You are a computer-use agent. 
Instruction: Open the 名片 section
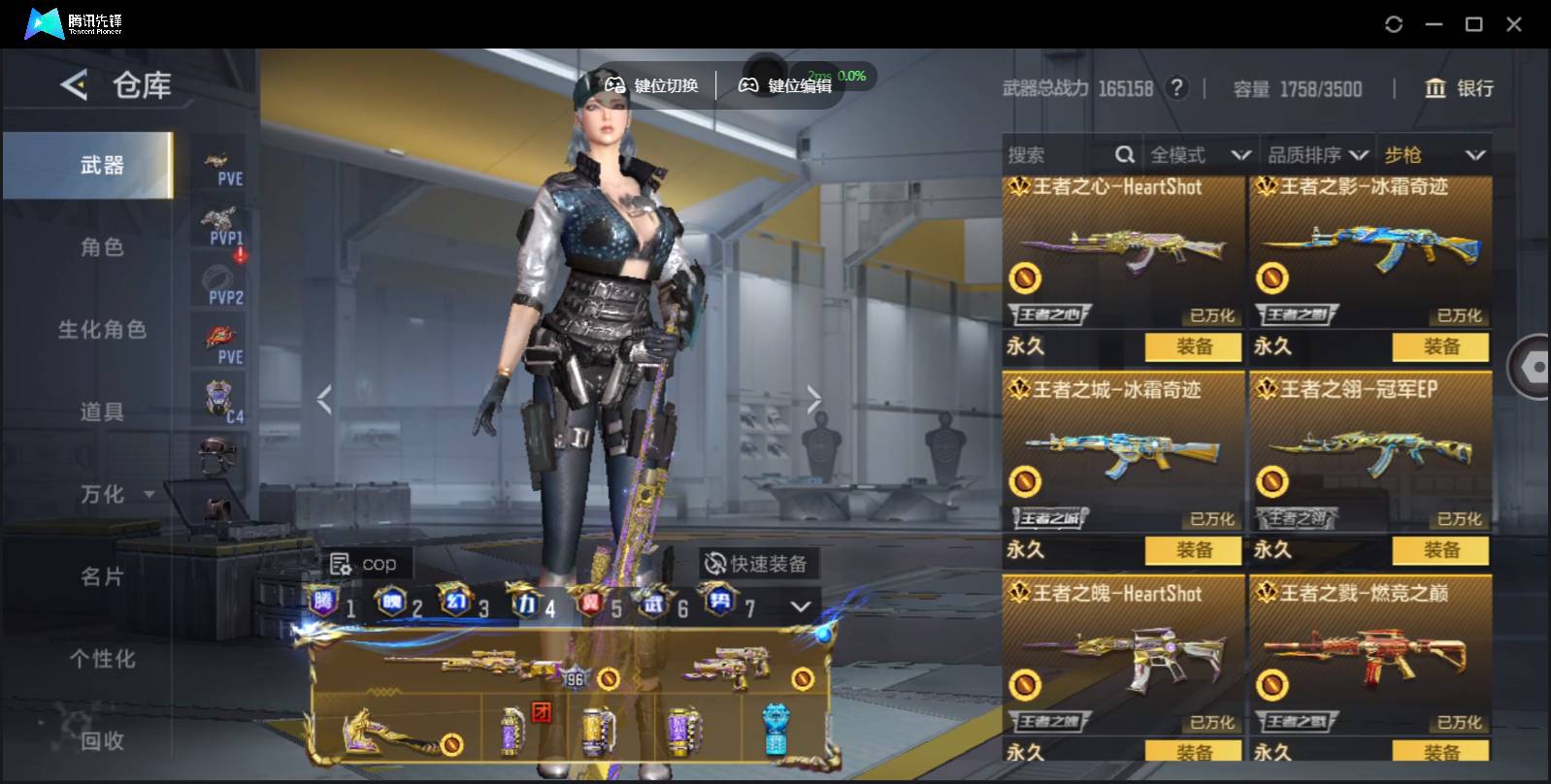click(x=101, y=577)
